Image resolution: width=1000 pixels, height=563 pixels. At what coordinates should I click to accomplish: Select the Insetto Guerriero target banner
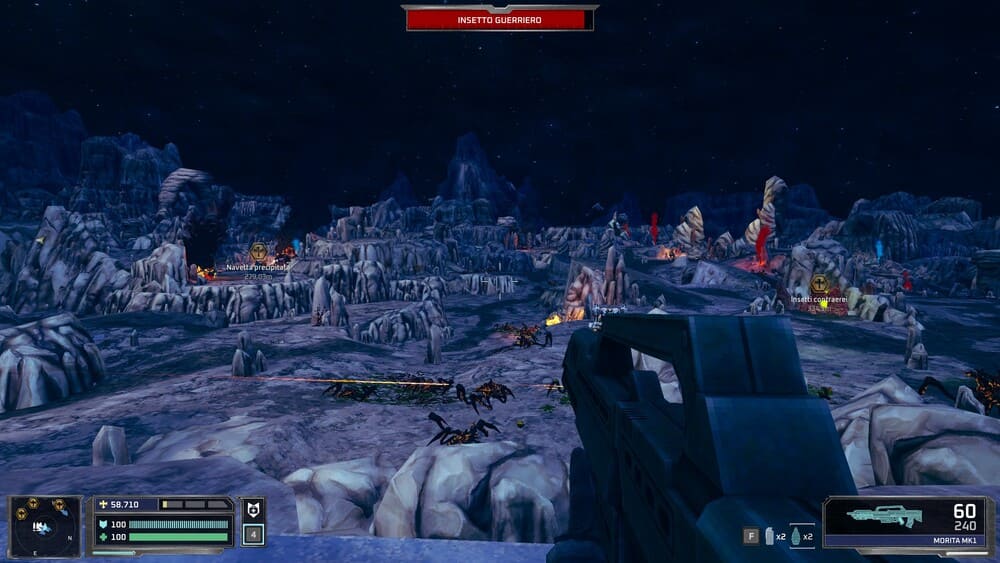pos(500,18)
